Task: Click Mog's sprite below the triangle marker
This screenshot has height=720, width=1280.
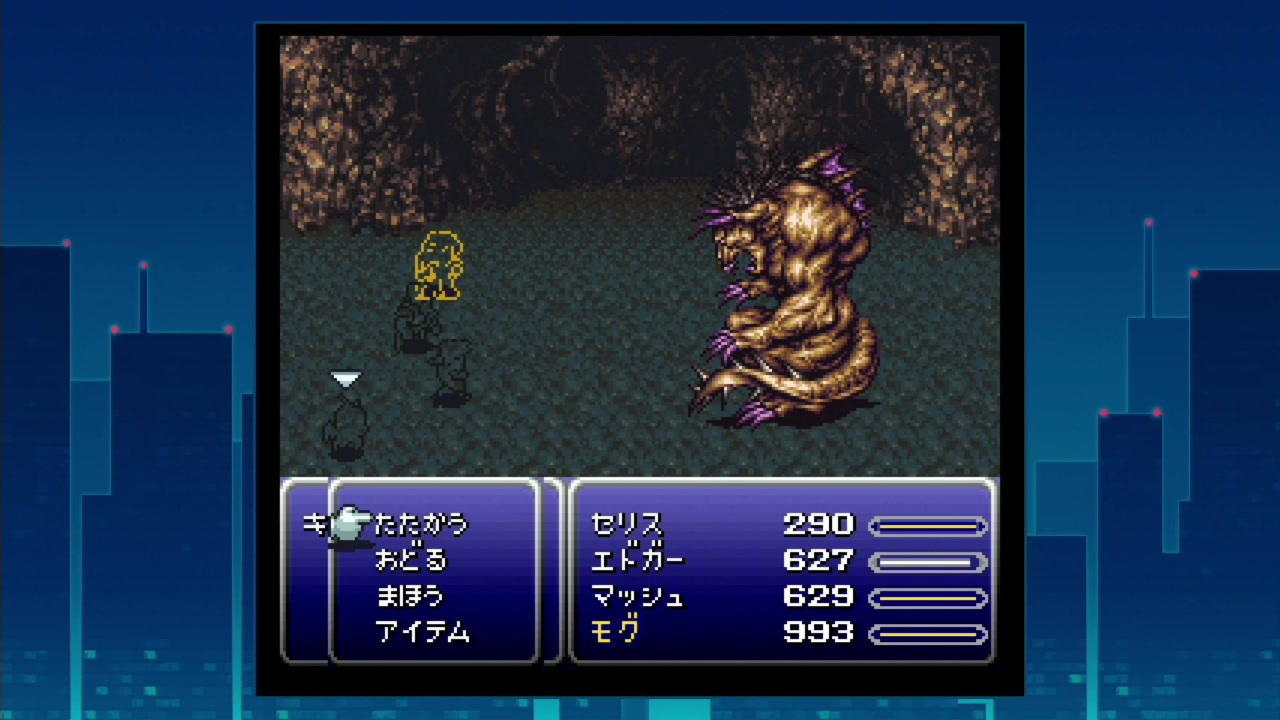Action: [x=345, y=425]
